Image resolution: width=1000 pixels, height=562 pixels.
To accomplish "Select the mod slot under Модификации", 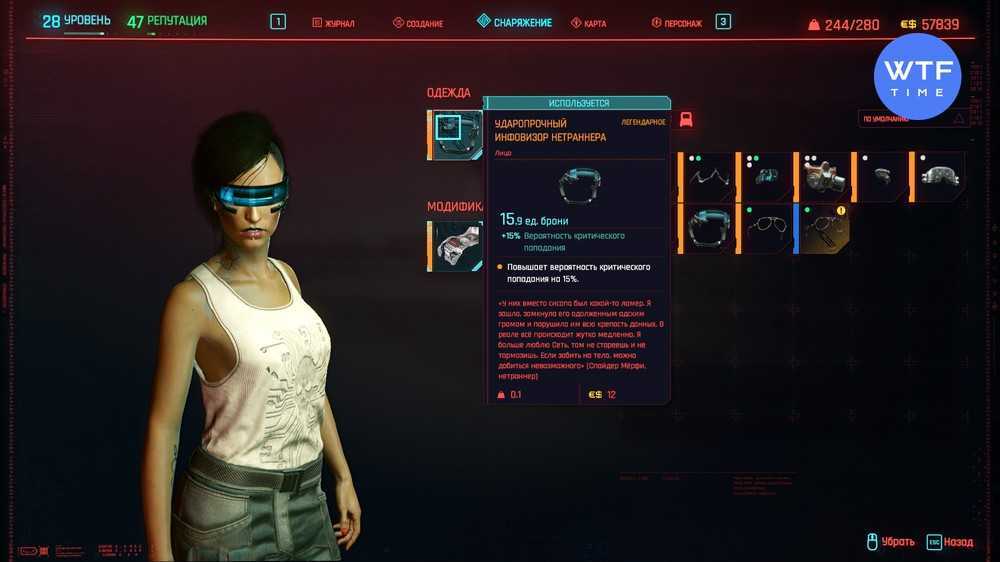I will (458, 246).
